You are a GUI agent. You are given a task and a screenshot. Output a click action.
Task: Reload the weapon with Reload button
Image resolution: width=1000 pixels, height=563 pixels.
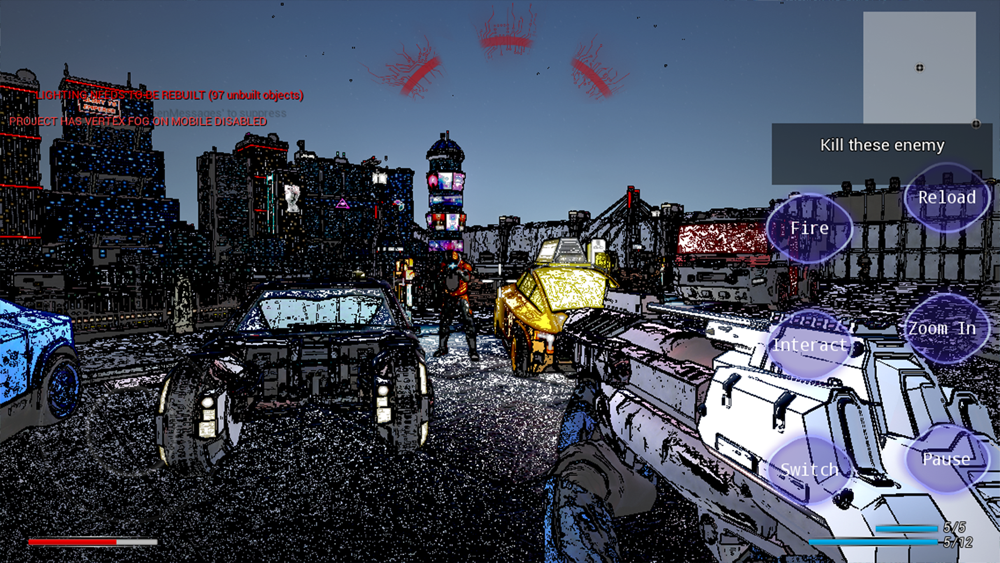(946, 197)
